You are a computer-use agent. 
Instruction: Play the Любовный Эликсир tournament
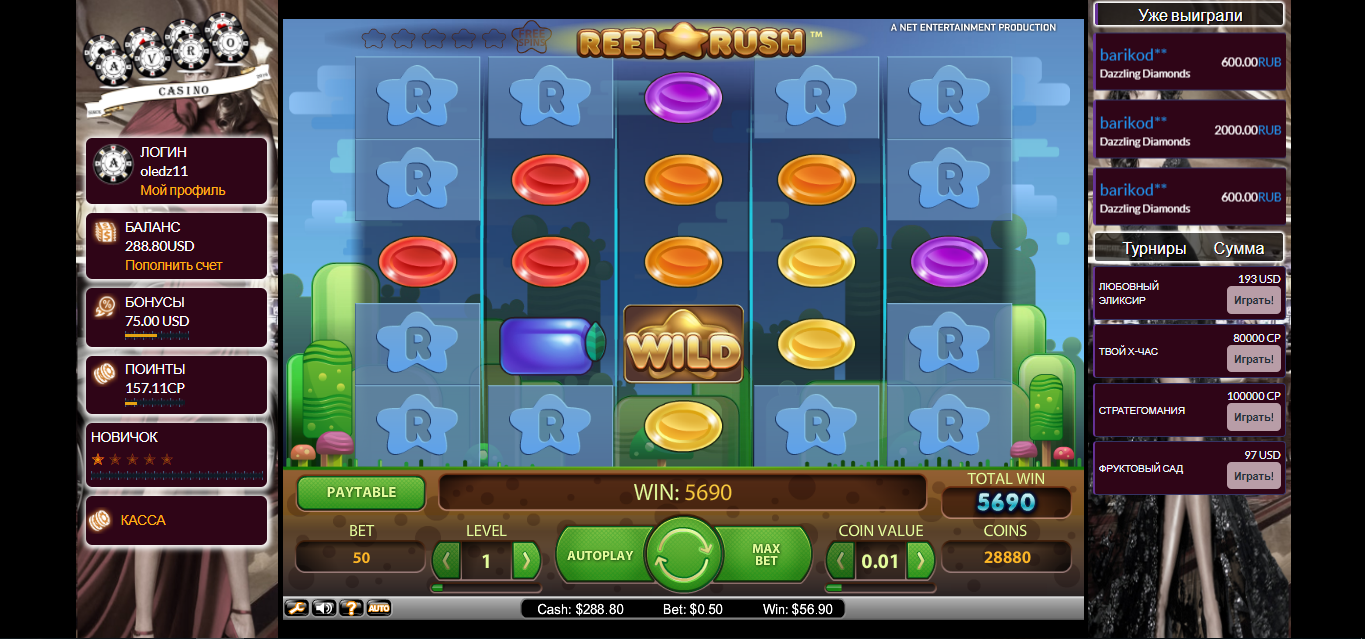[x=1253, y=300]
